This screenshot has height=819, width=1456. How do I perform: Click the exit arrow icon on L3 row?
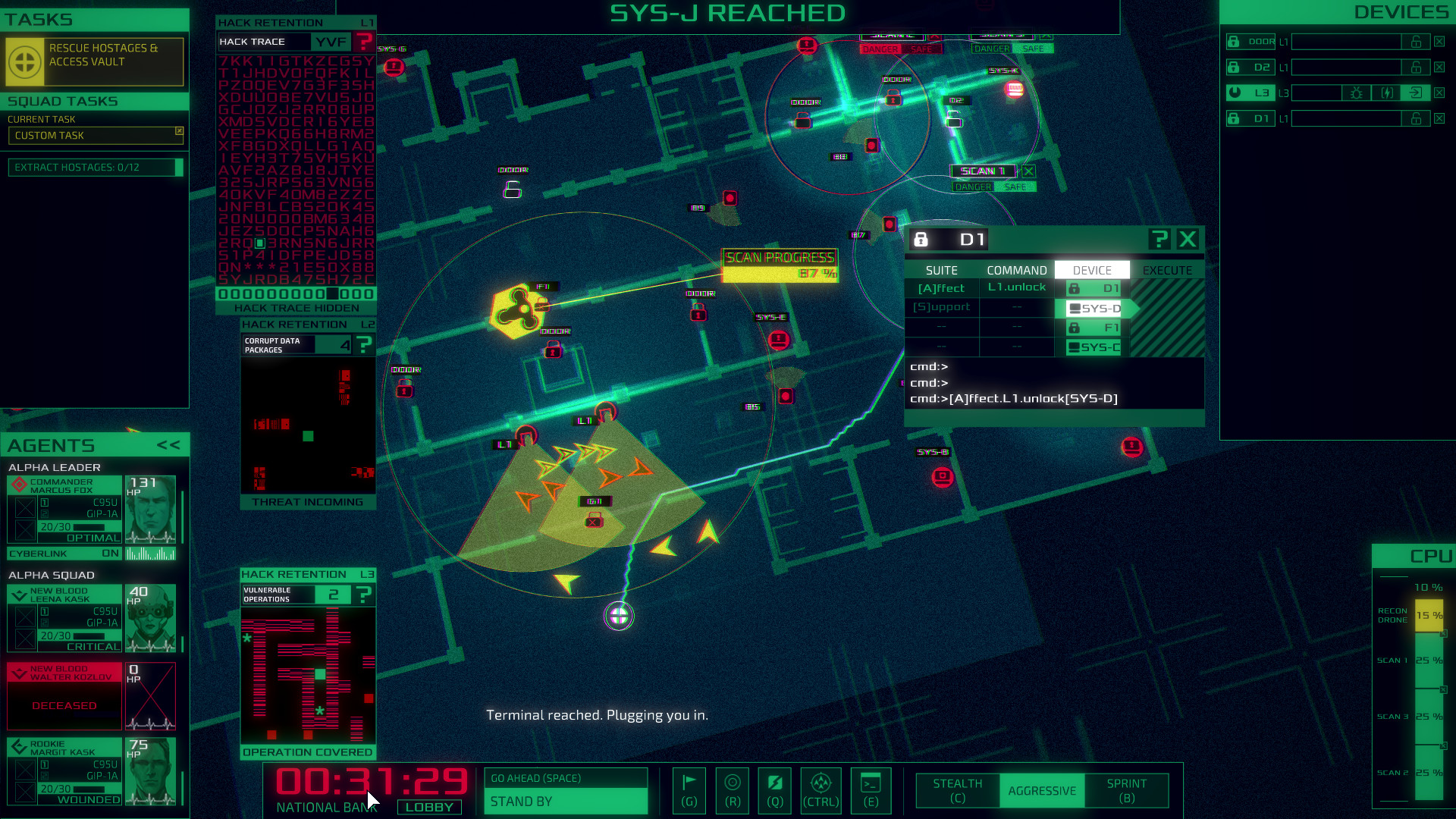click(x=1417, y=93)
